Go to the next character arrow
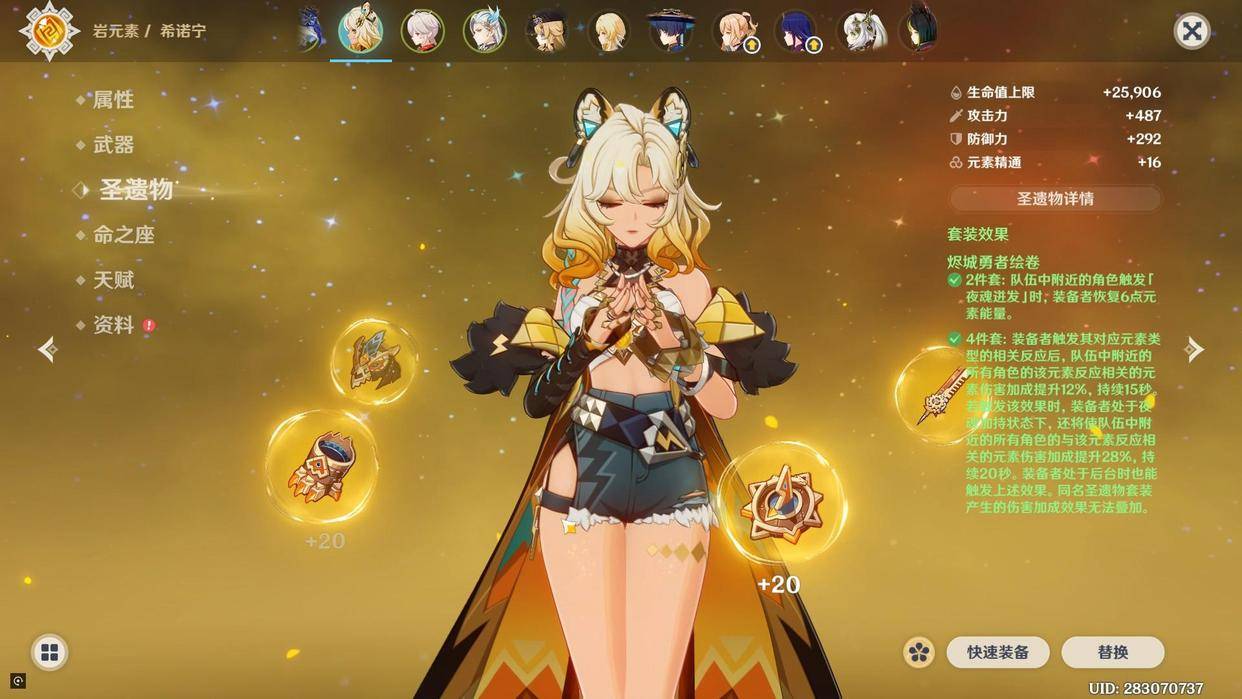 (1194, 349)
